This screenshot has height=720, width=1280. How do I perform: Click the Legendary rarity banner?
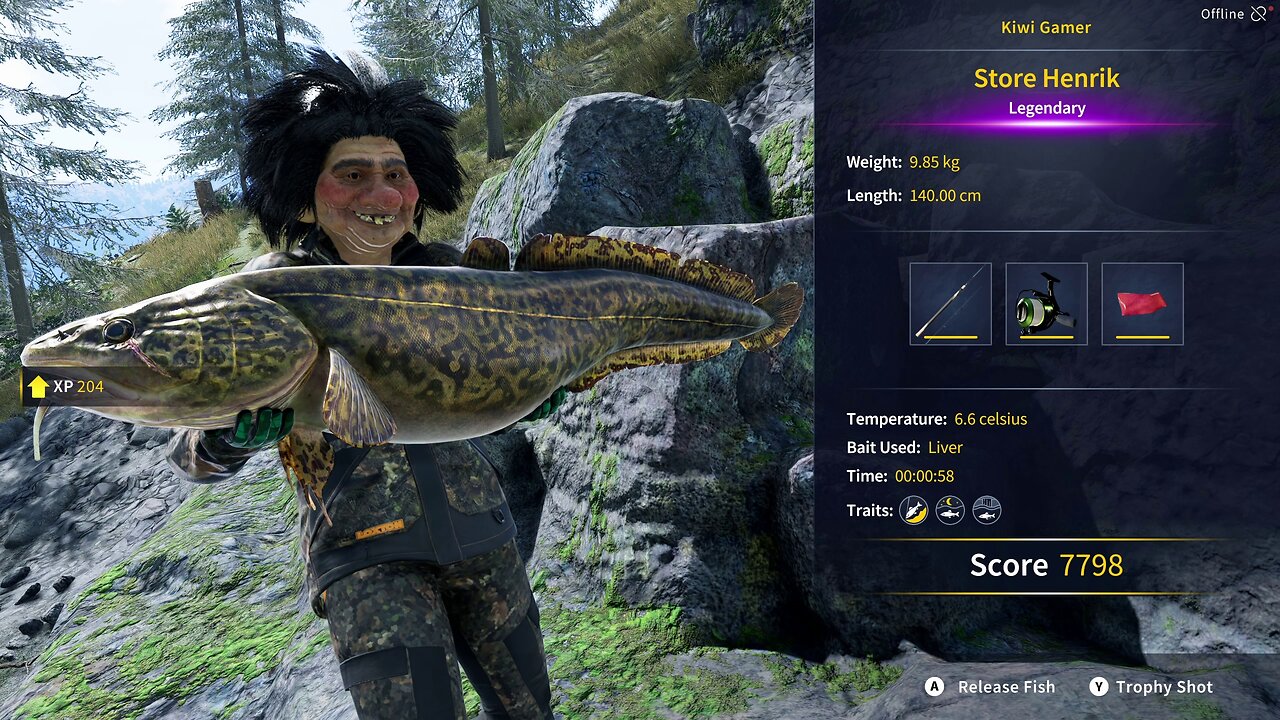(x=1046, y=108)
